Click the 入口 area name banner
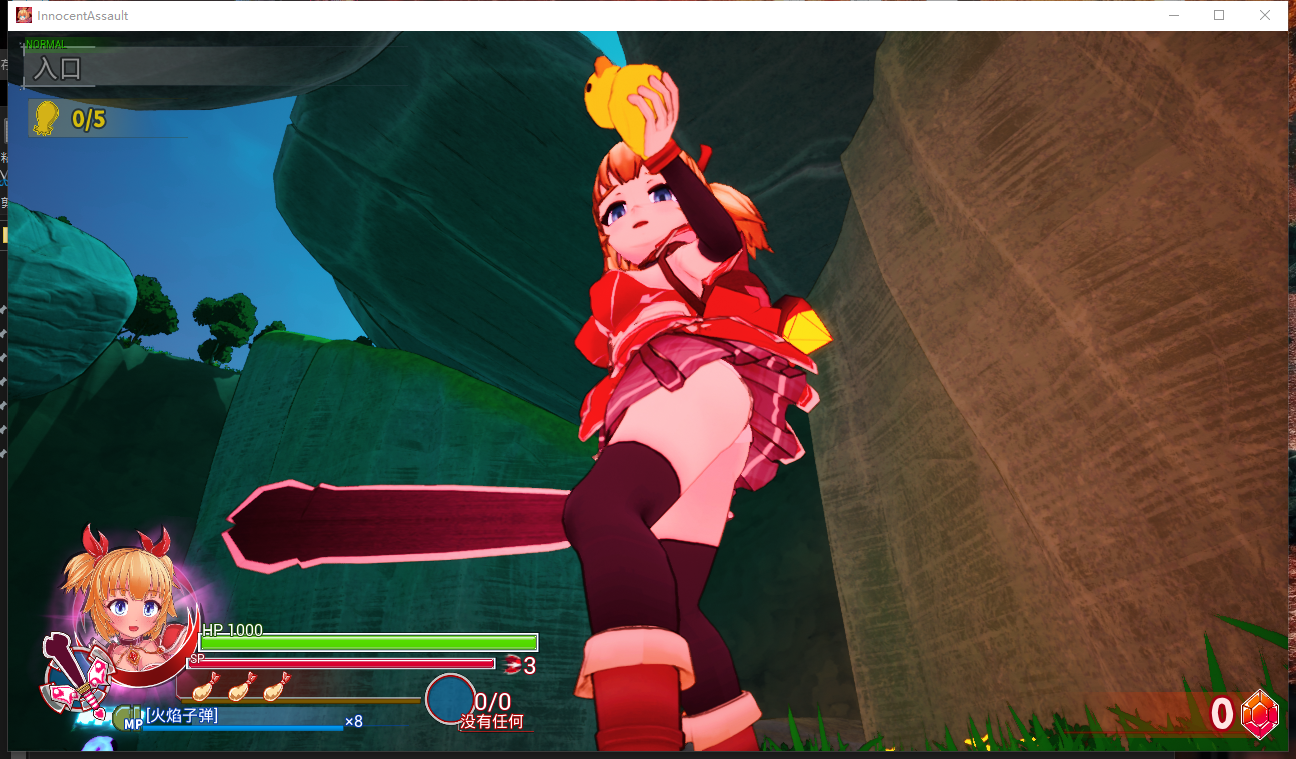This screenshot has height=759, width=1296. (x=58, y=69)
